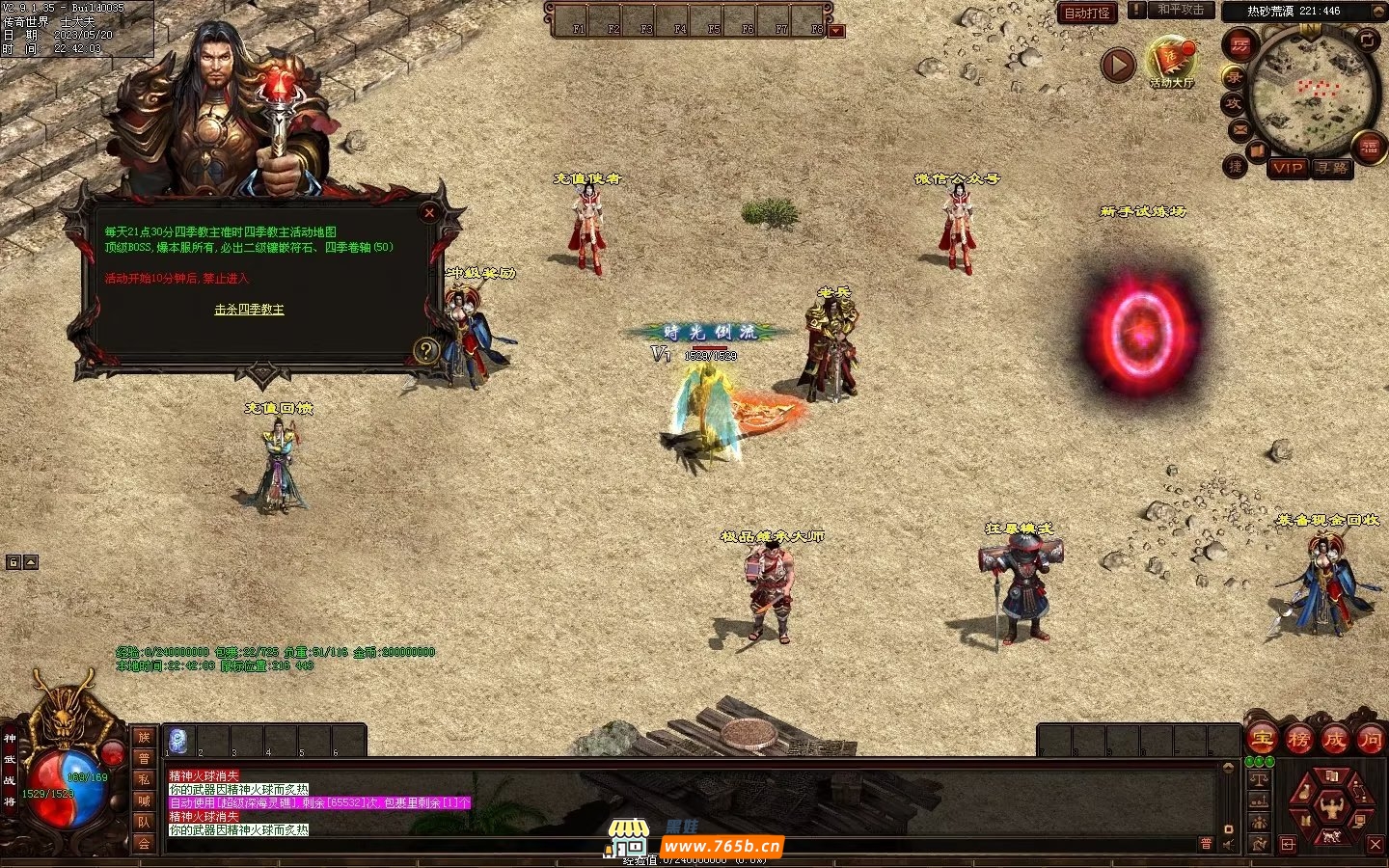Select the blue rune stone hotbar slot
This screenshot has width=1389, height=868.
177,741
